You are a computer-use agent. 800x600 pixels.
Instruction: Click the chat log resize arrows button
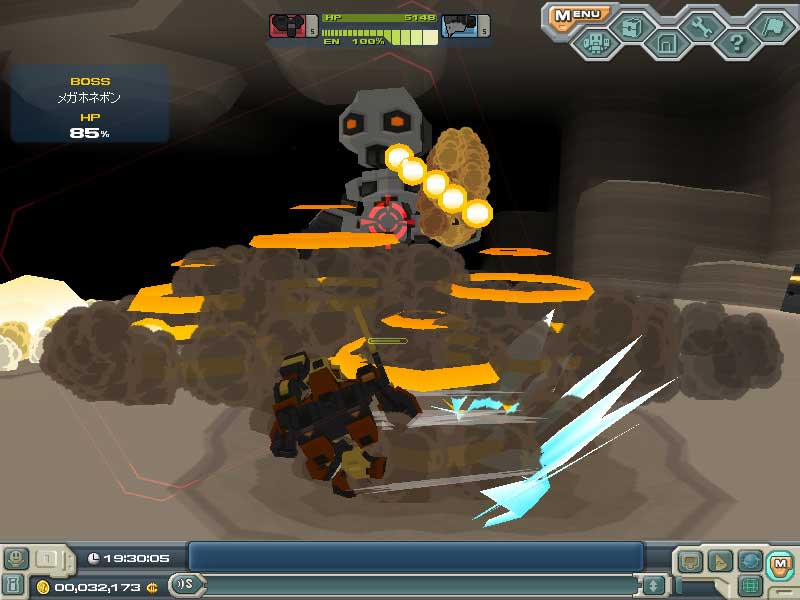pyautogui.click(x=654, y=585)
